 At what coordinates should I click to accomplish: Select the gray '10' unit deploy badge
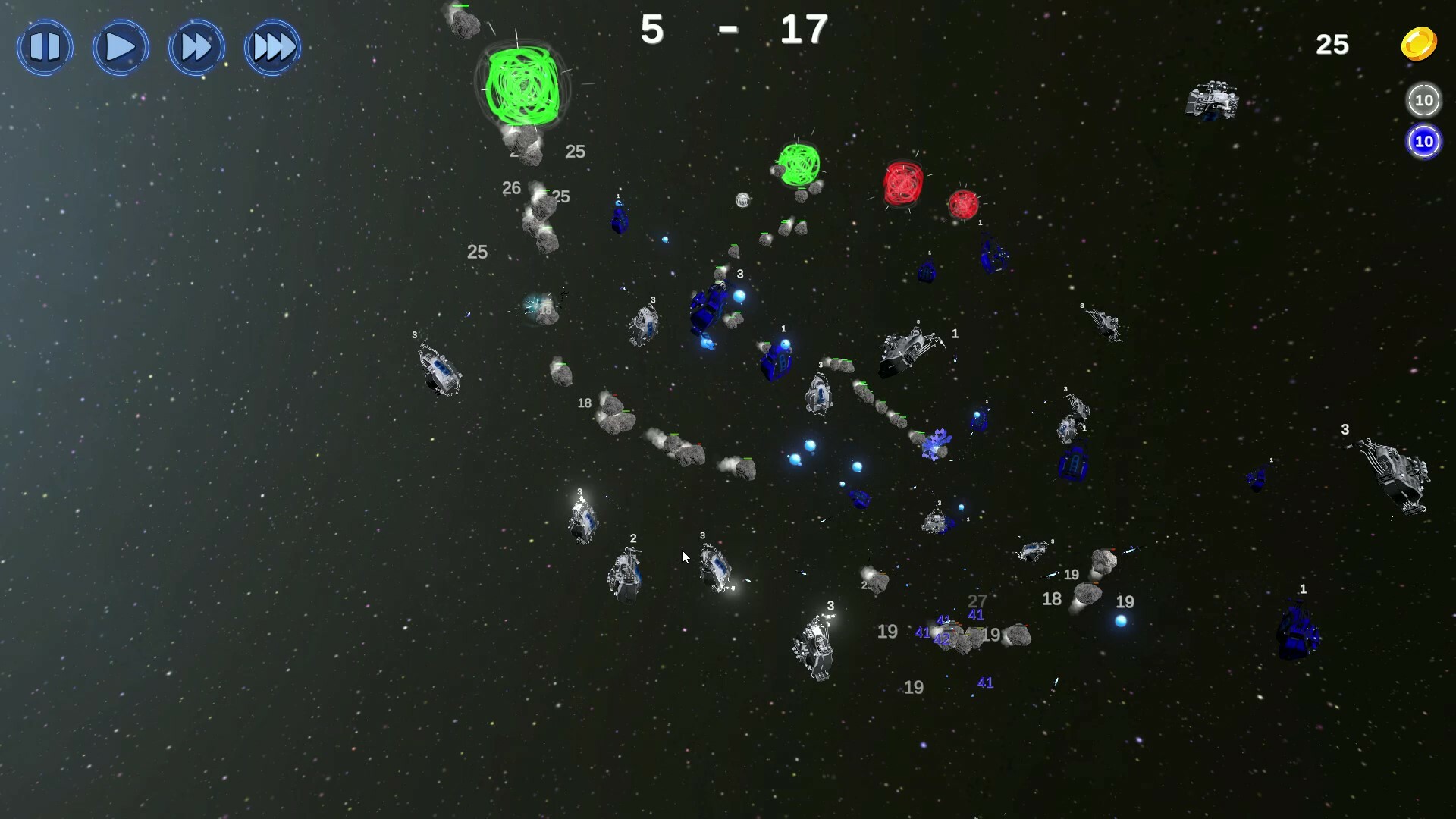1424,99
